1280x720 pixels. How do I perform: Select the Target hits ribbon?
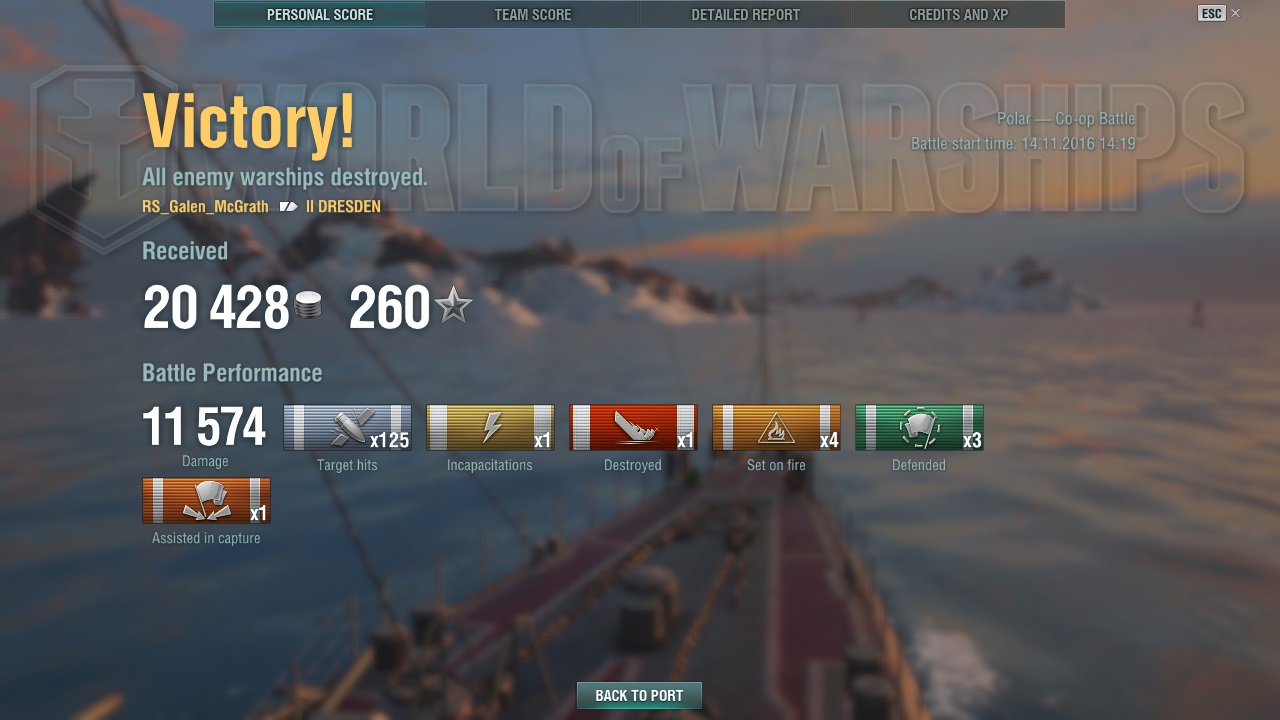(347, 428)
